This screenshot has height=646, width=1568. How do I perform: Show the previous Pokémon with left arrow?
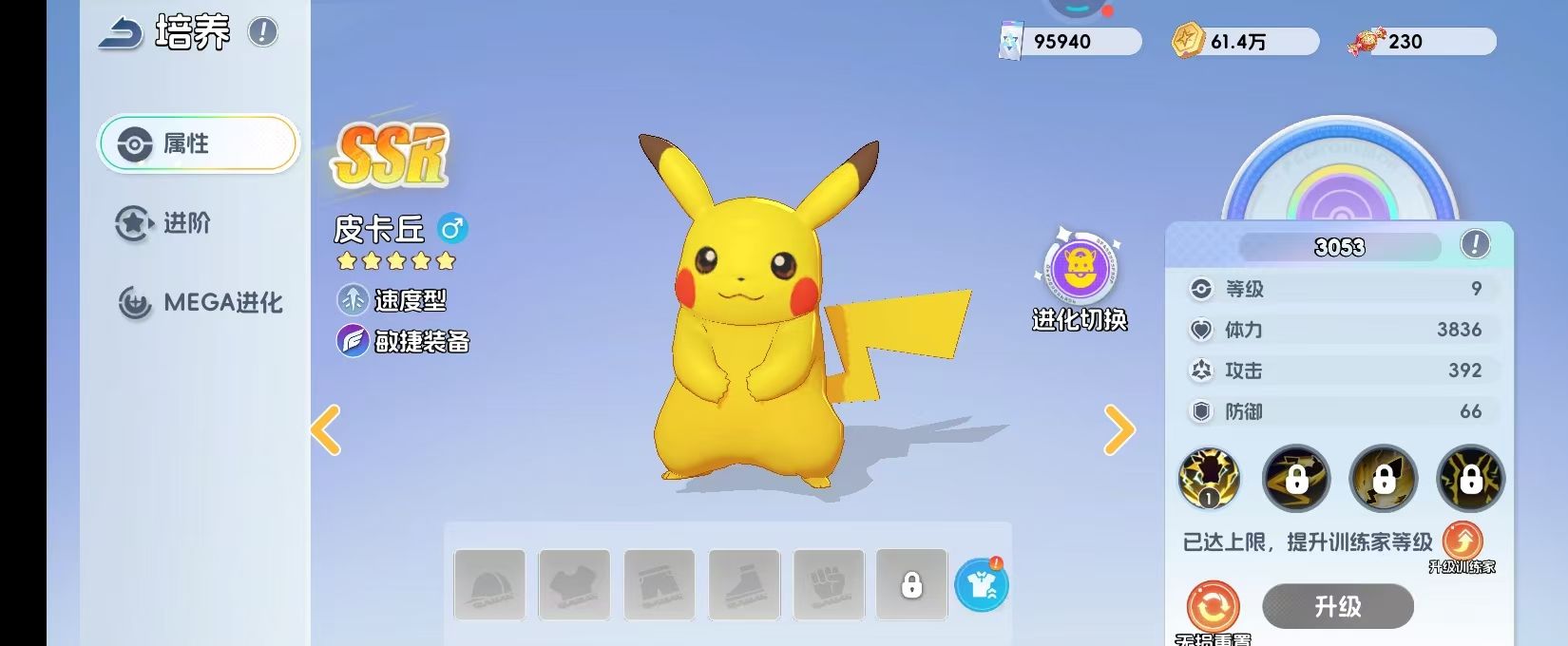(325, 430)
